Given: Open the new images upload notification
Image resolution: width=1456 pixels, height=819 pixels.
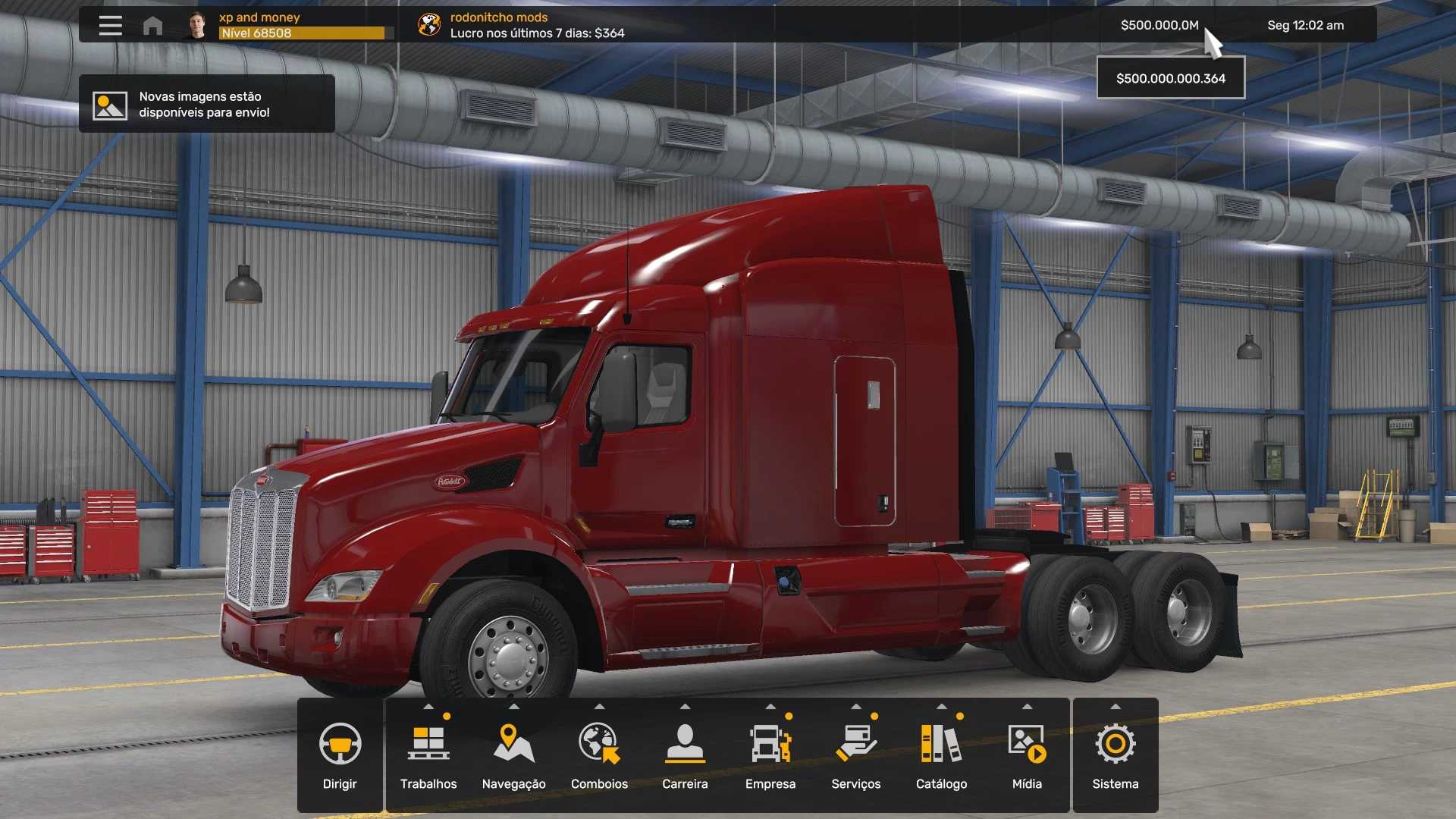Looking at the screenshot, I should [206, 104].
